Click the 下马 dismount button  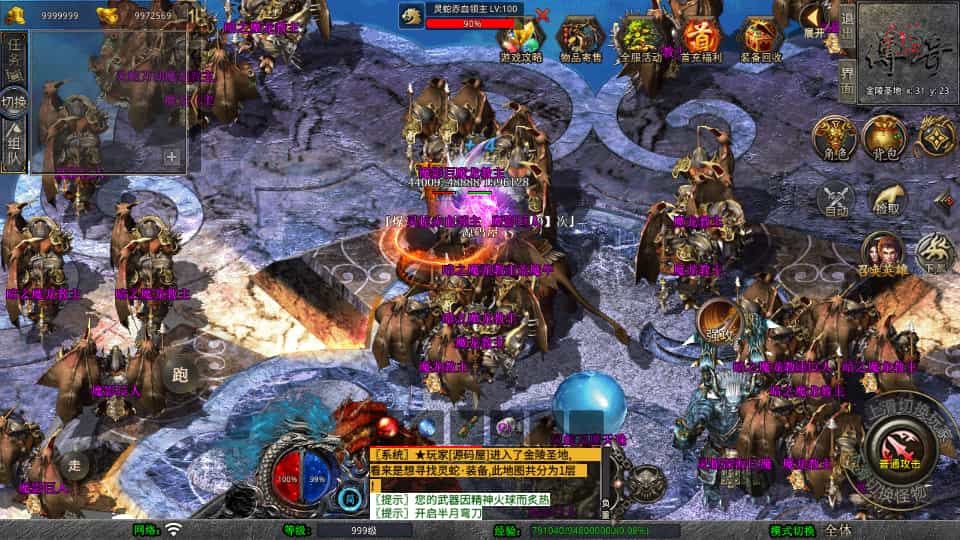click(934, 253)
